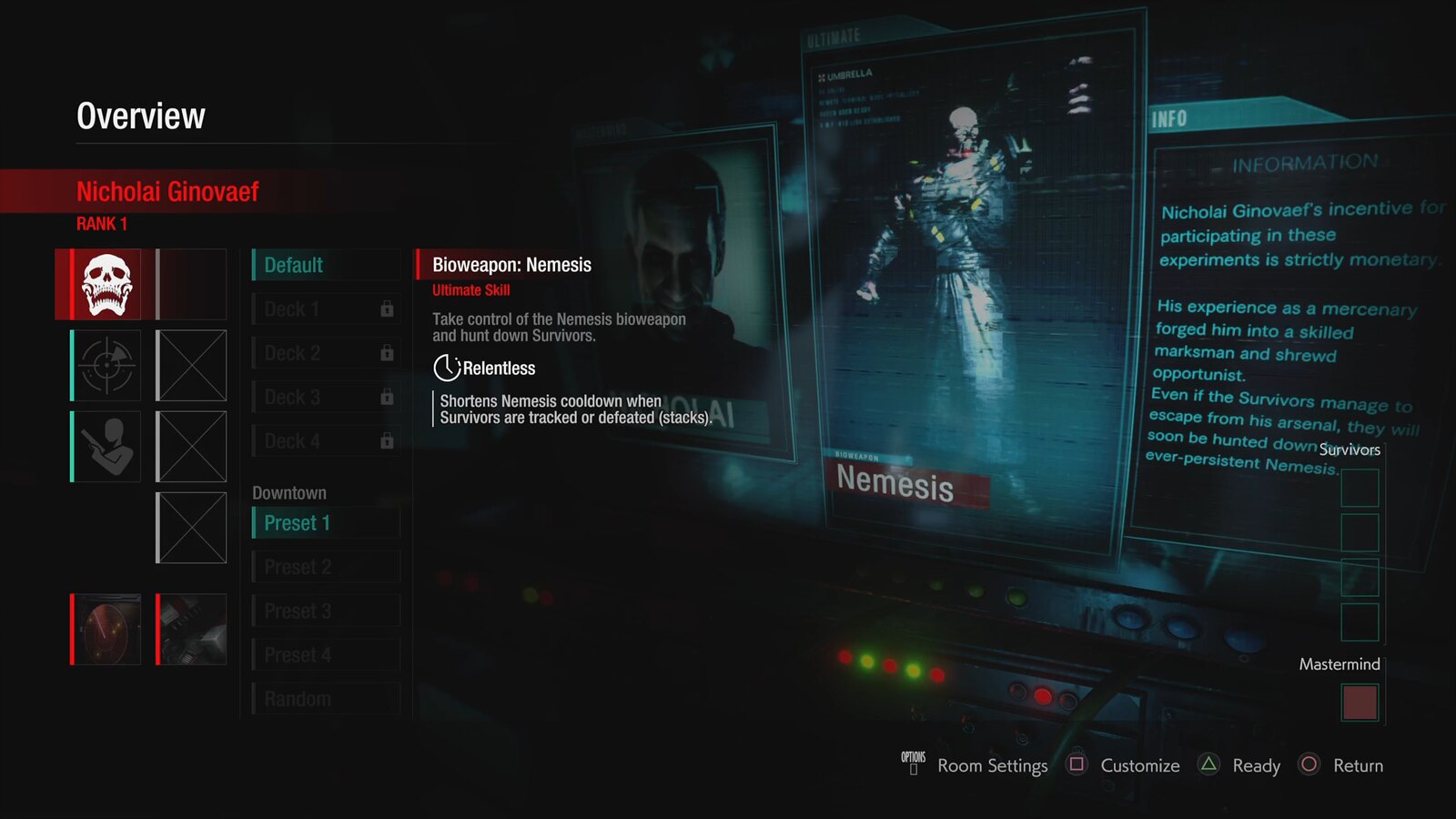Select the gunman silhouette skill icon

point(106,447)
